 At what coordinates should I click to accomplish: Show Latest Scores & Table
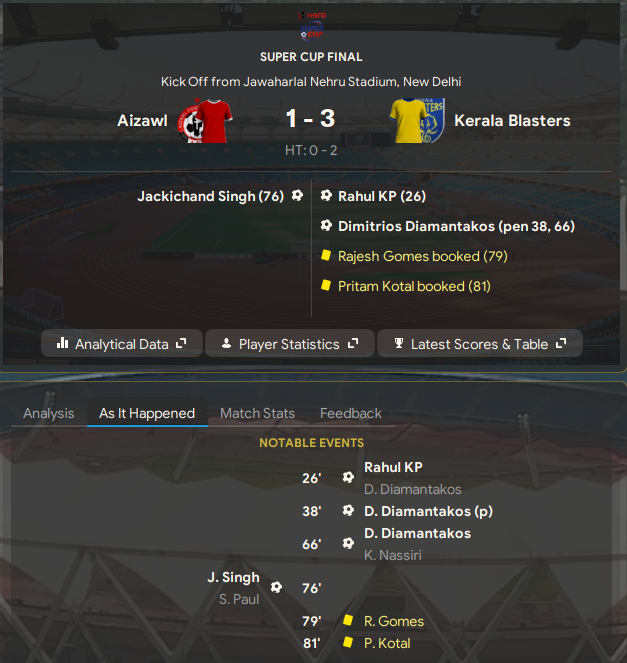click(480, 344)
